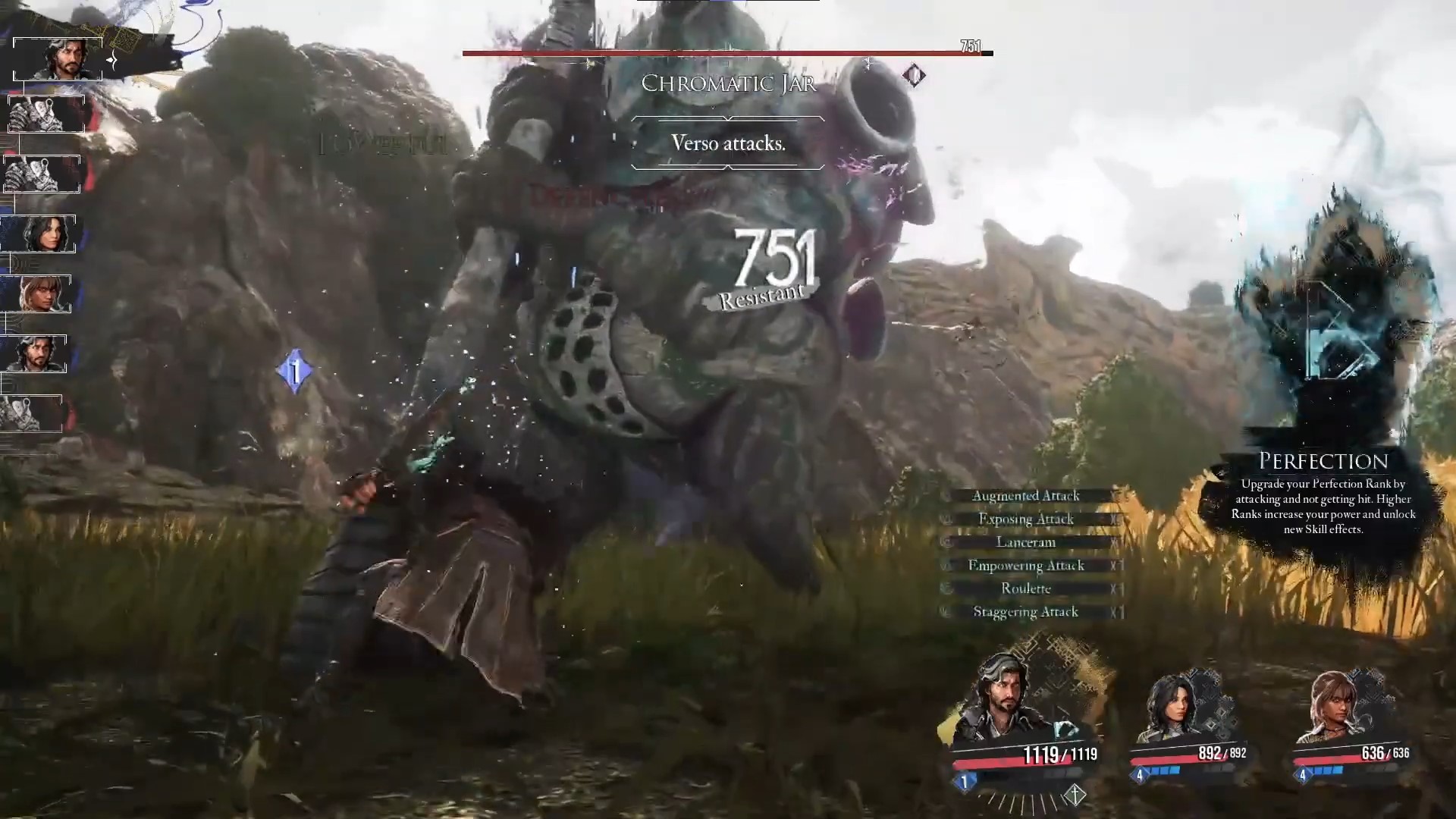Viewport: 1456px width, 819px height.
Task: Pick the Lanceram skill entry
Action: click(1026, 542)
